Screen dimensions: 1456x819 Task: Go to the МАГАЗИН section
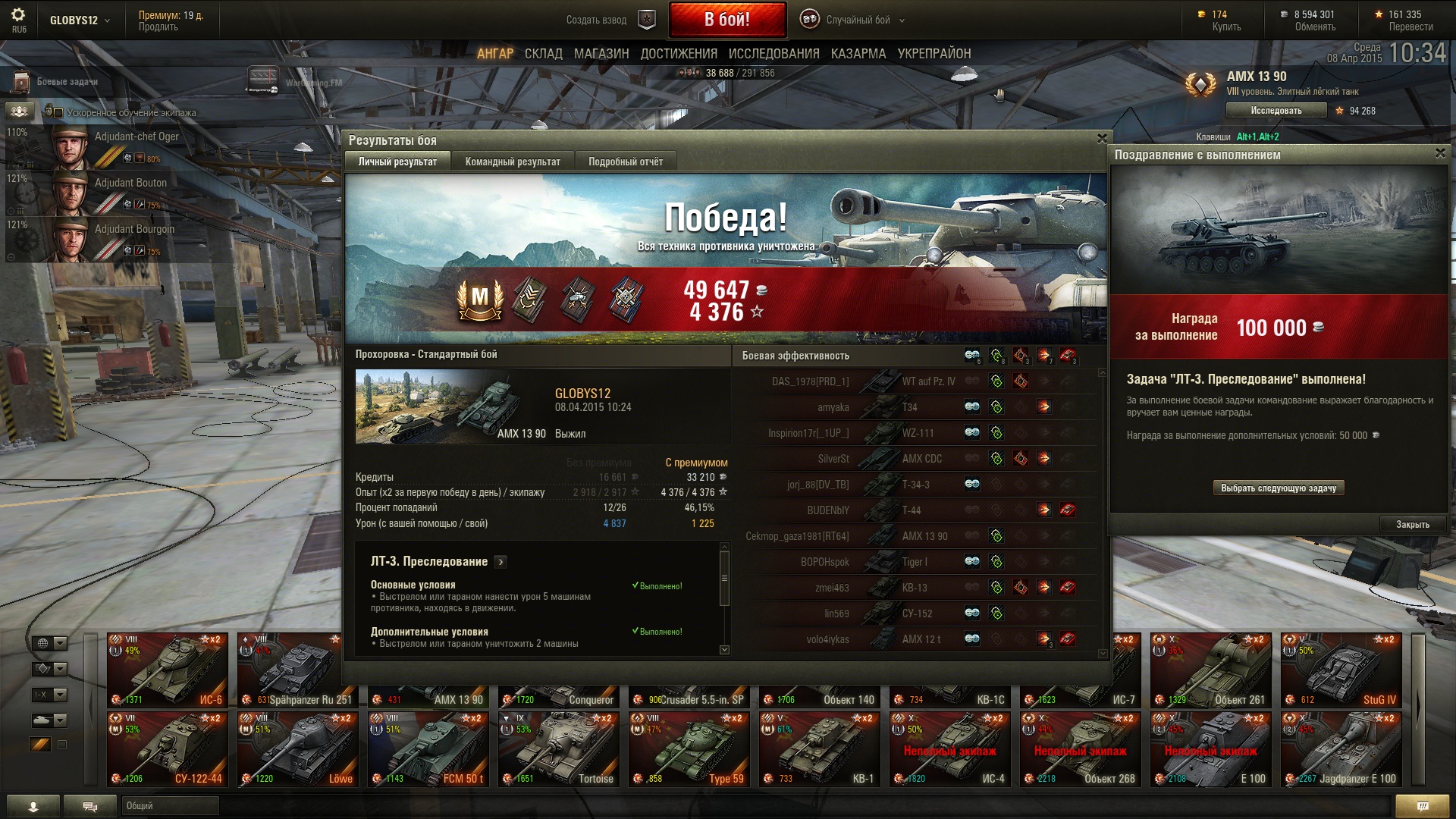coord(601,54)
